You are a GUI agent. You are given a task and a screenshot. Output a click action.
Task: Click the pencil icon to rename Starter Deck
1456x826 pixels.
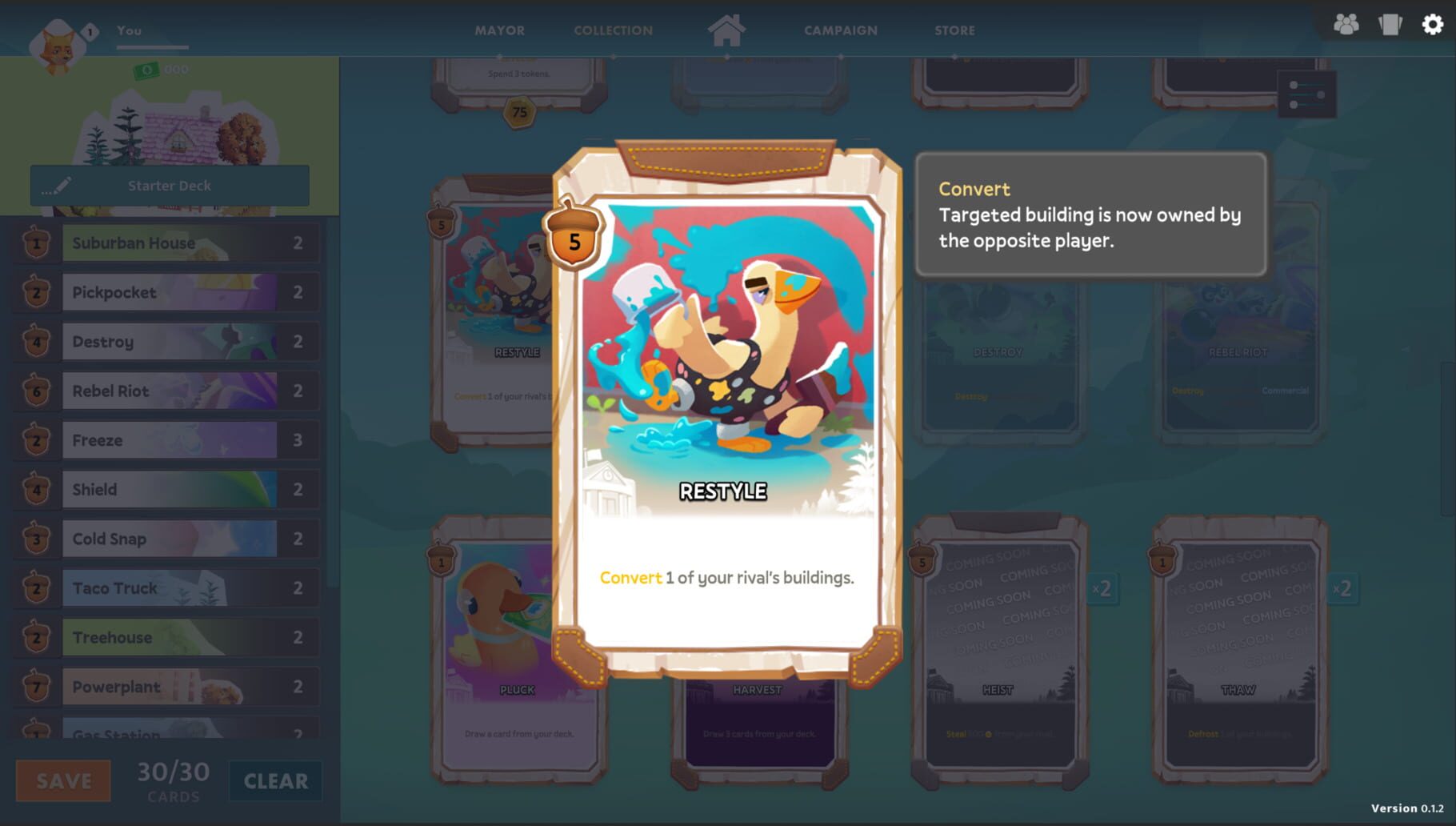60,185
